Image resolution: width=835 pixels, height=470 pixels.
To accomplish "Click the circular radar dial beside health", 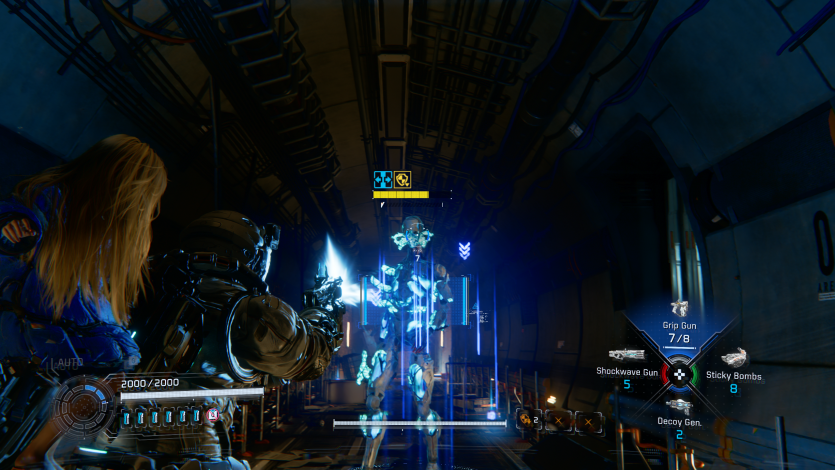I will coord(85,406).
